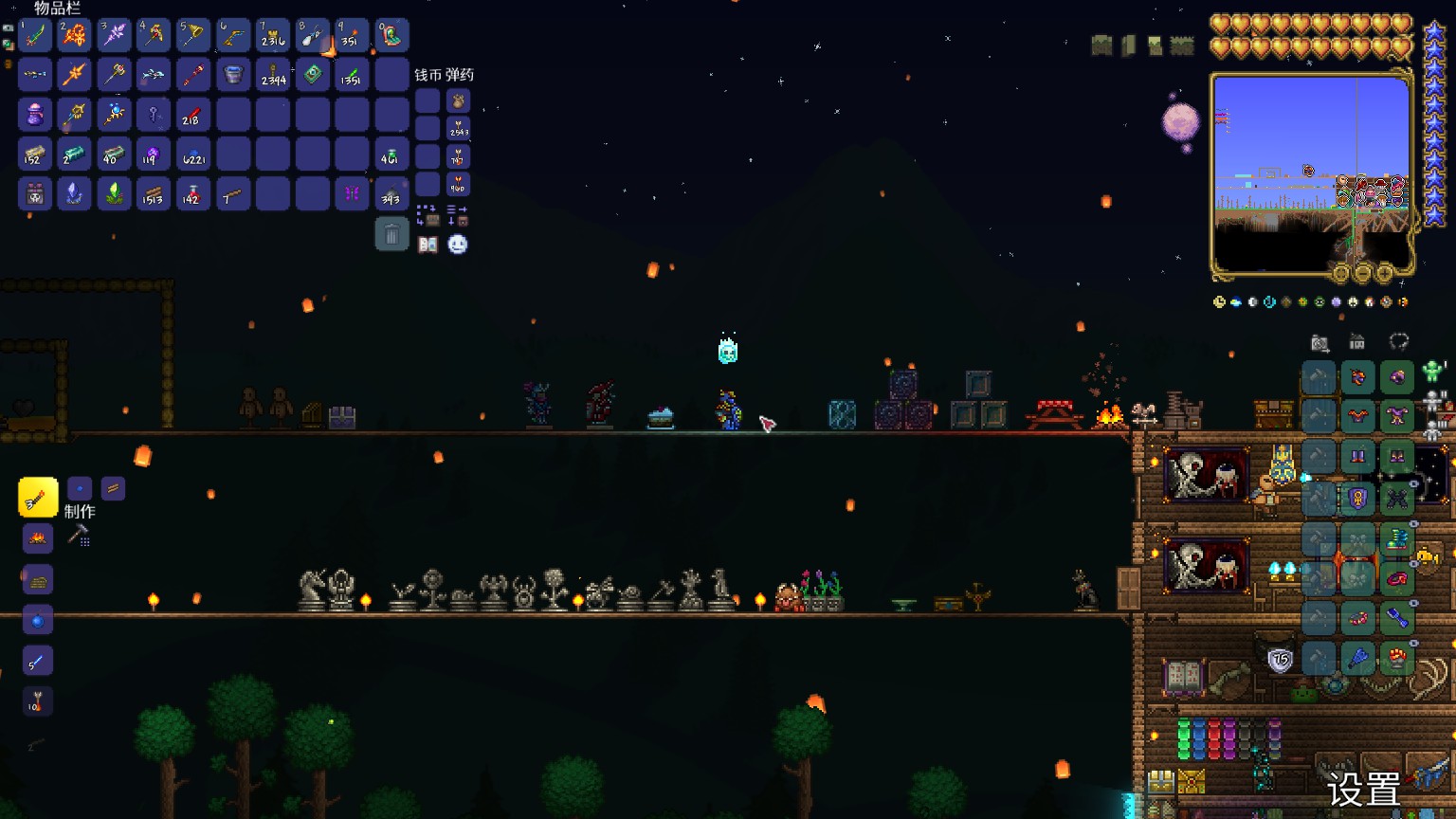
Task: Pick the bug net in hotbar slot 5
Action: pyautogui.click(x=193, y=36)
